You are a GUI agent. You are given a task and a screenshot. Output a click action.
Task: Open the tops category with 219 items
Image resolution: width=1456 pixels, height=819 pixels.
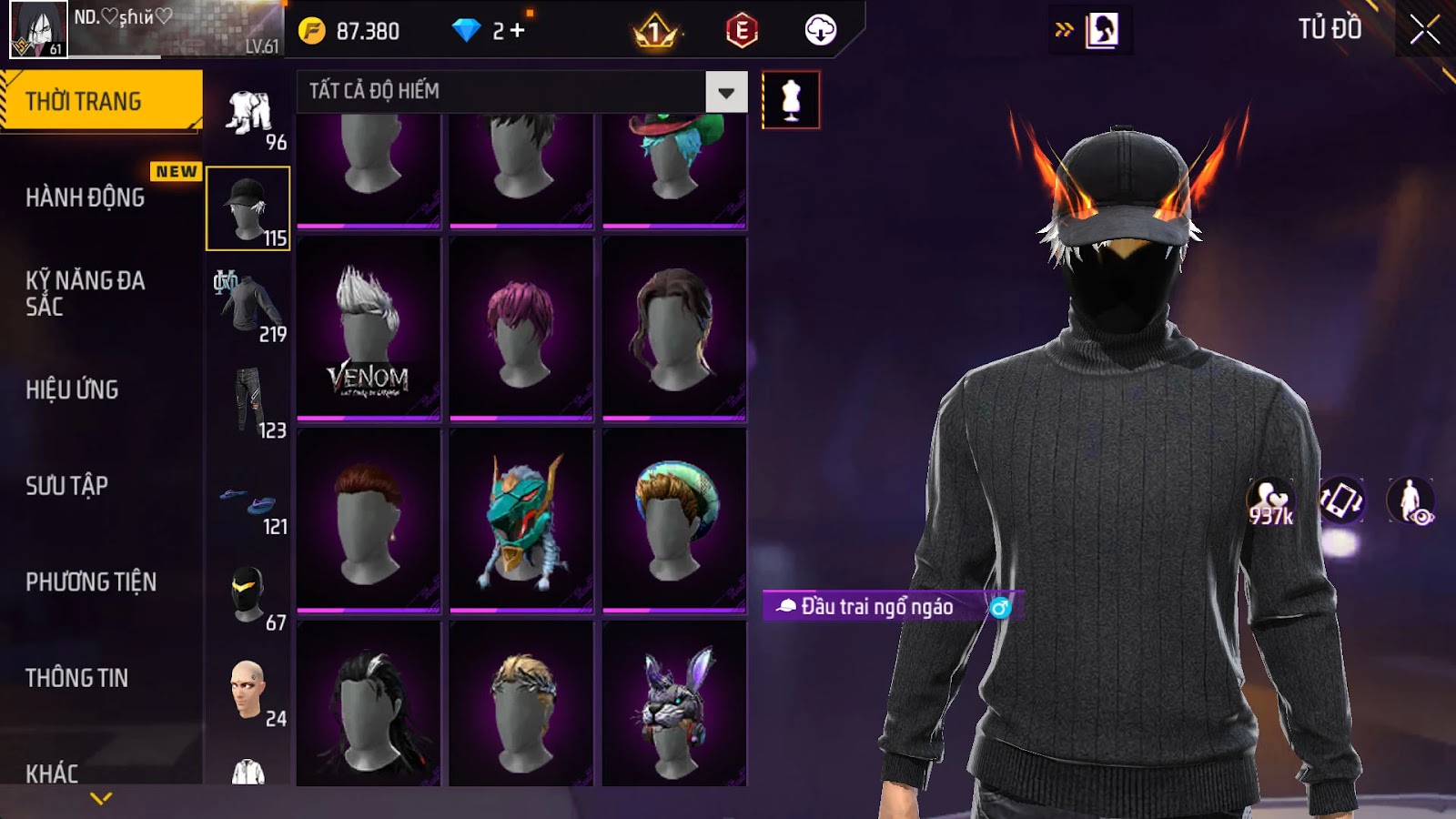click(x=248, y=306)
